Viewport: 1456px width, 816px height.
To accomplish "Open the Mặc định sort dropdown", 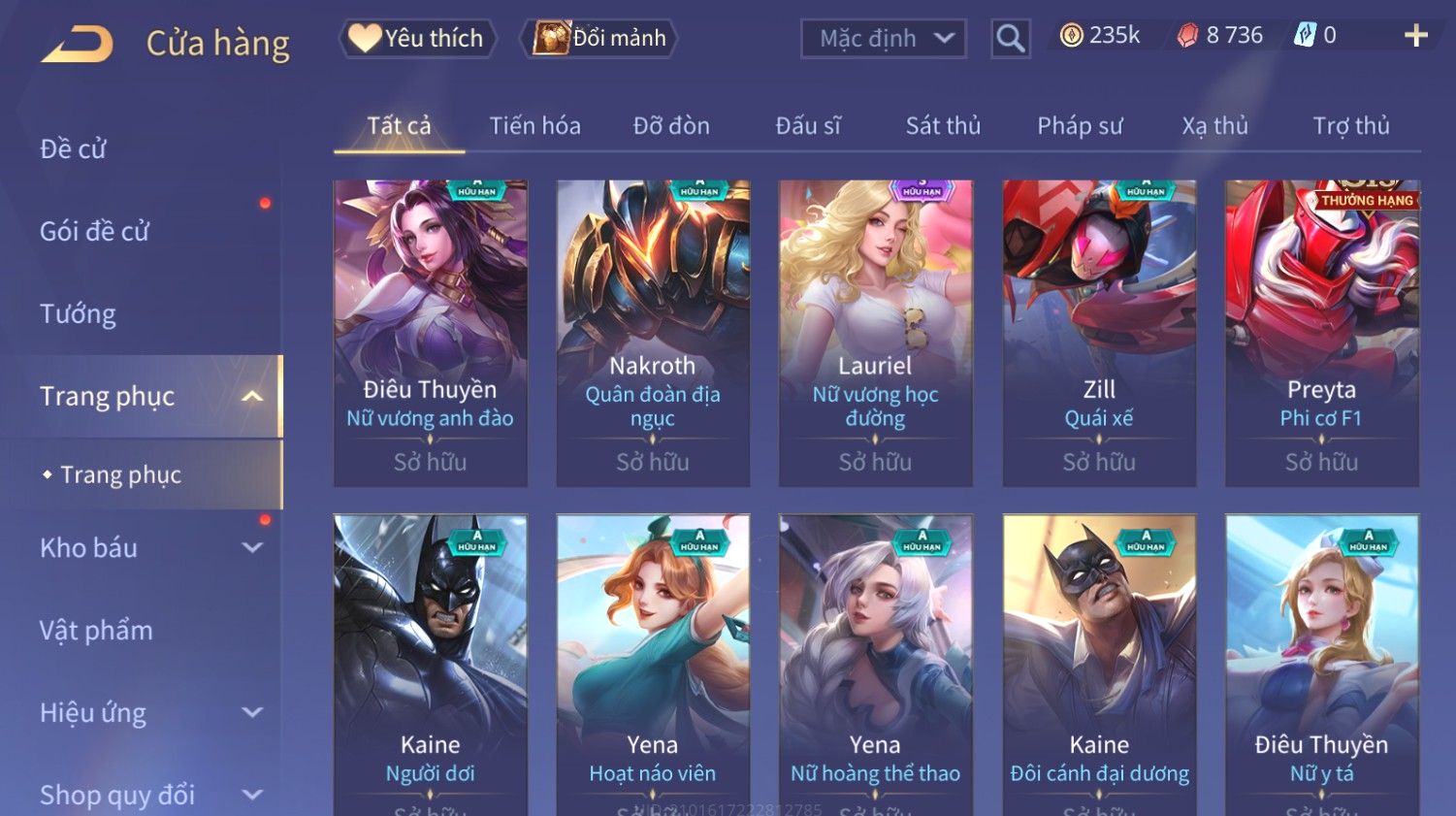I will click(x=884, y=39).
